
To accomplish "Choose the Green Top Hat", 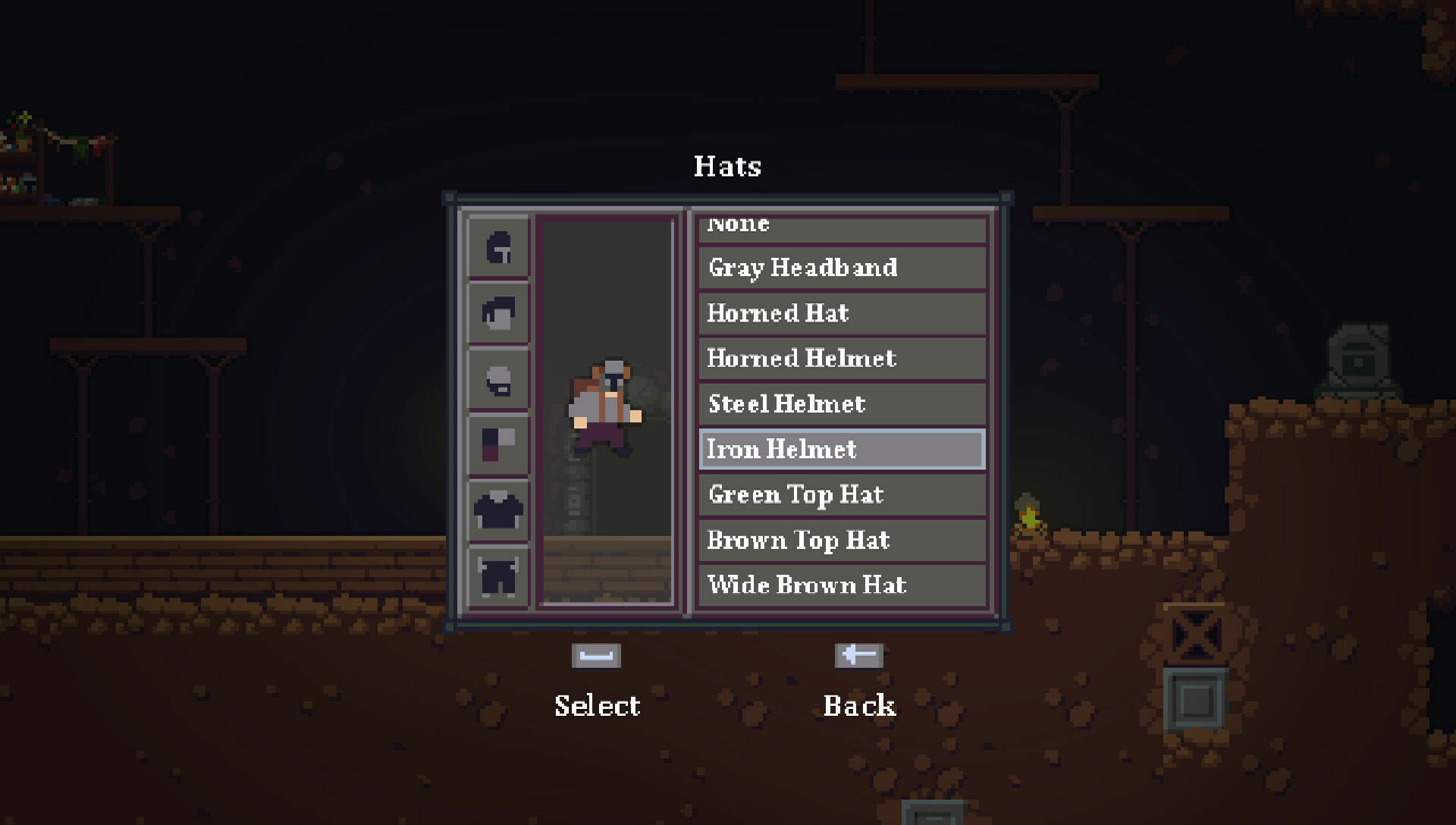I will click(x=842, y=494).
